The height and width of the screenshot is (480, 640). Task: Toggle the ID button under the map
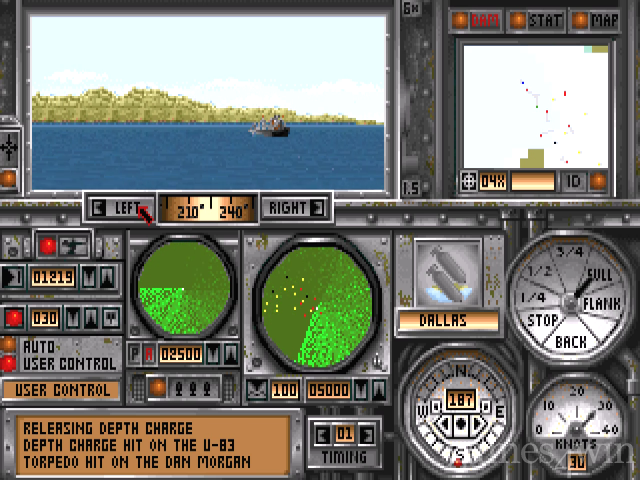click(x=574, y=181)
